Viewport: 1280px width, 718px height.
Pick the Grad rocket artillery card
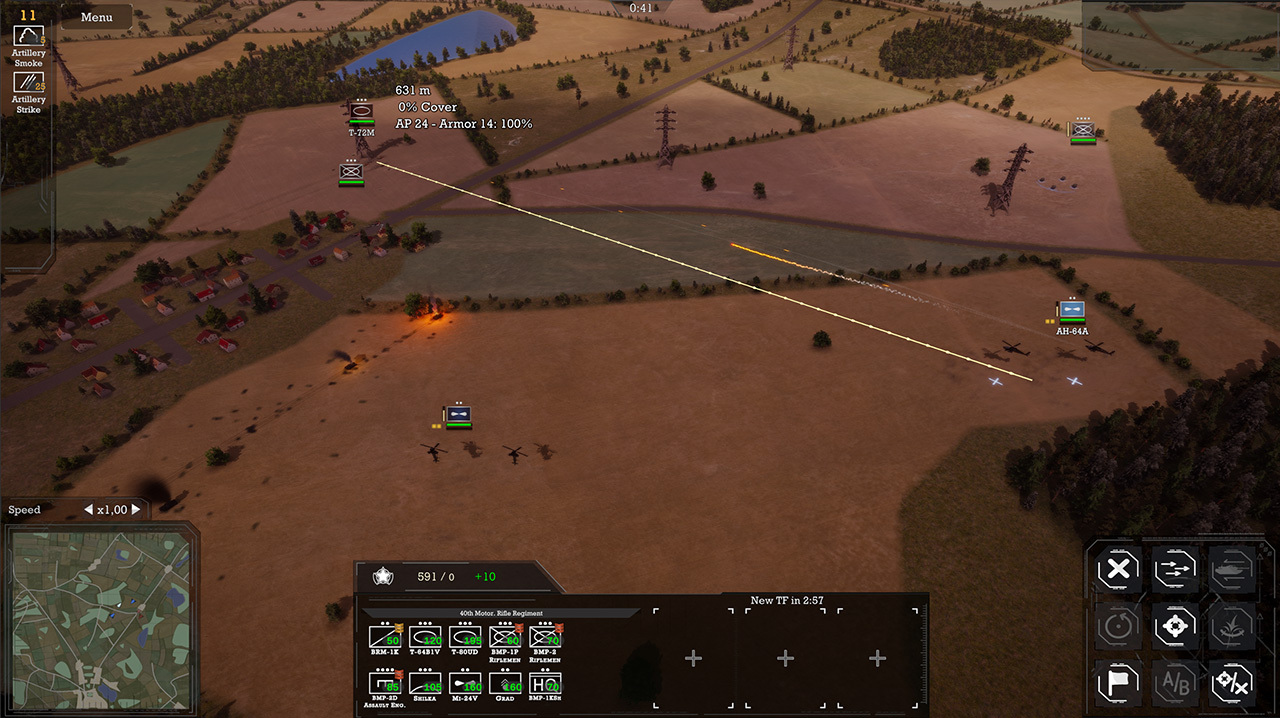coord(505,684)
